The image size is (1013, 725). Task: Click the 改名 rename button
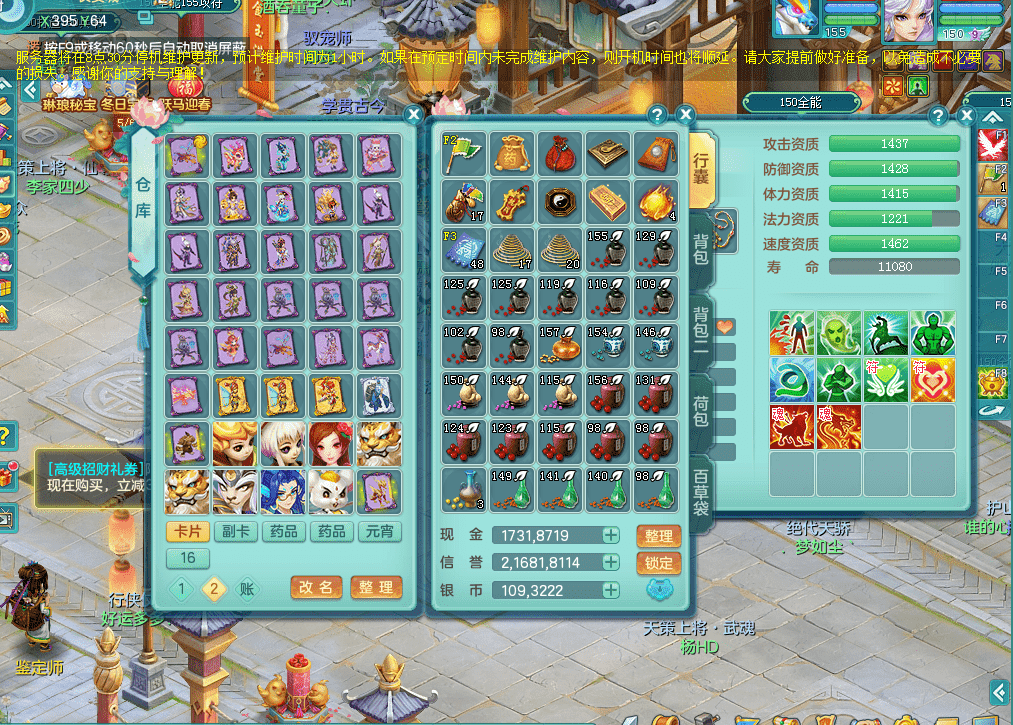[316, 588]
